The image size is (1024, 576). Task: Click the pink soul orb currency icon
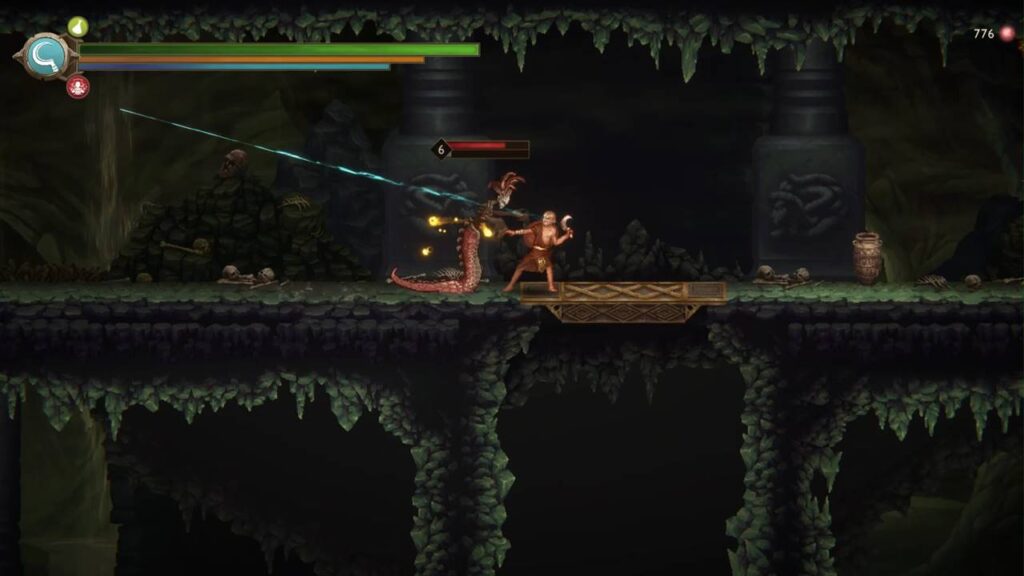coord(1007,34)
